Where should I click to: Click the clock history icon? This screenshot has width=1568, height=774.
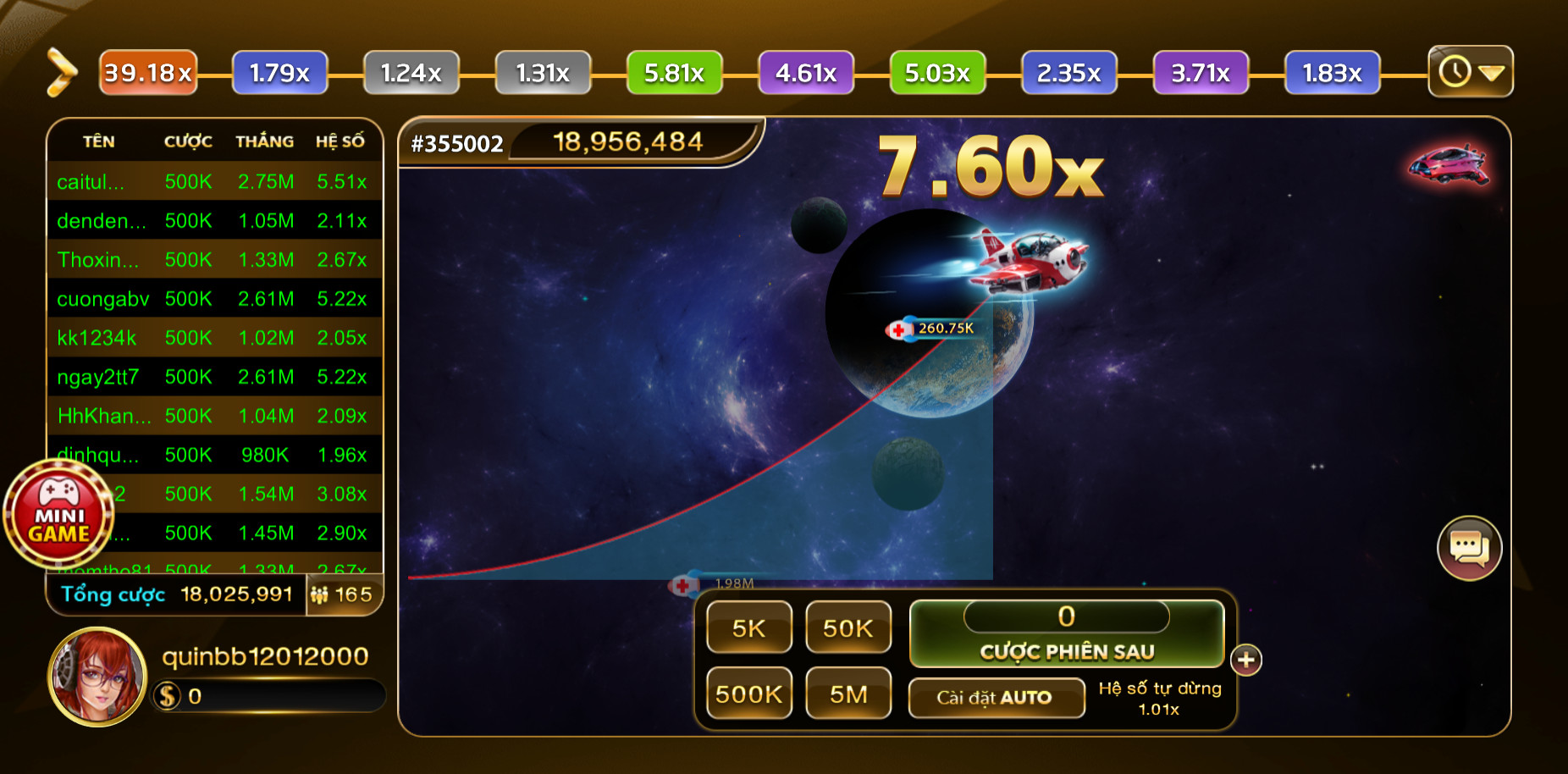pyautogui.click(x=1454, y=72)
